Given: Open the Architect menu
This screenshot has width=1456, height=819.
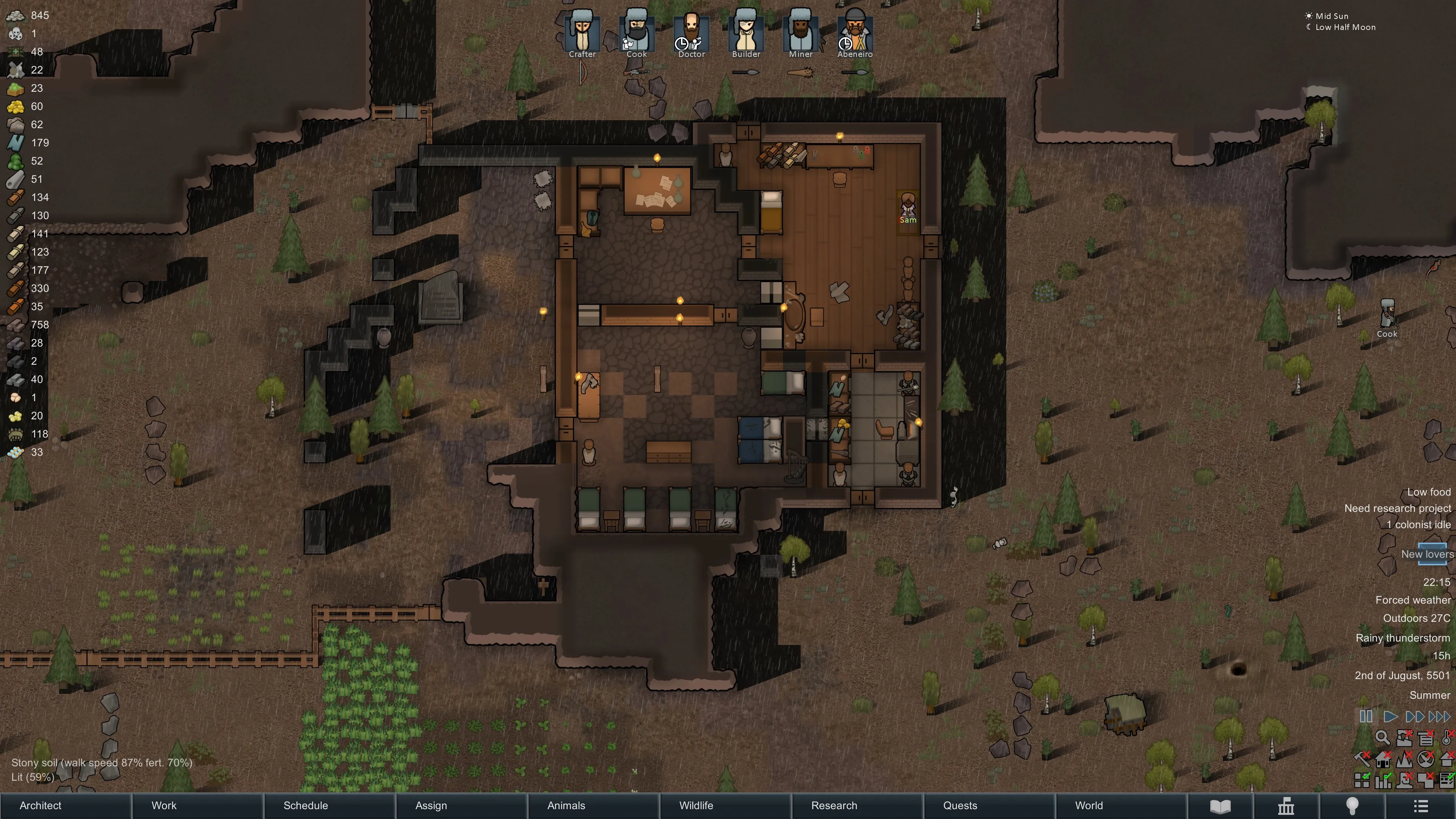Looking at the screenshot, I should (41, 805).
